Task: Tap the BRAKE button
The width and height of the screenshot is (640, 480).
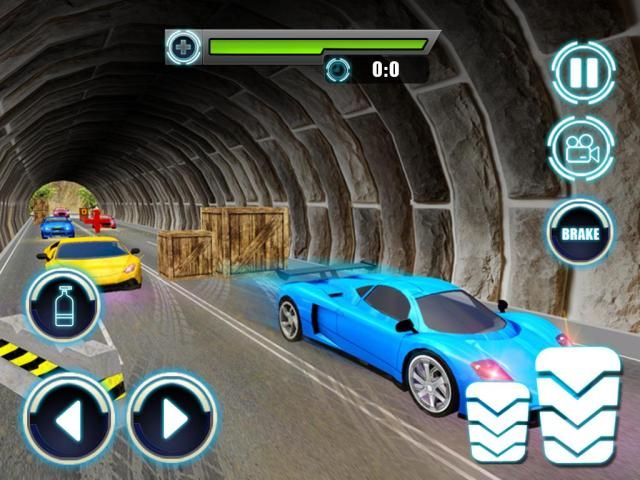Action: click(580, 233)
